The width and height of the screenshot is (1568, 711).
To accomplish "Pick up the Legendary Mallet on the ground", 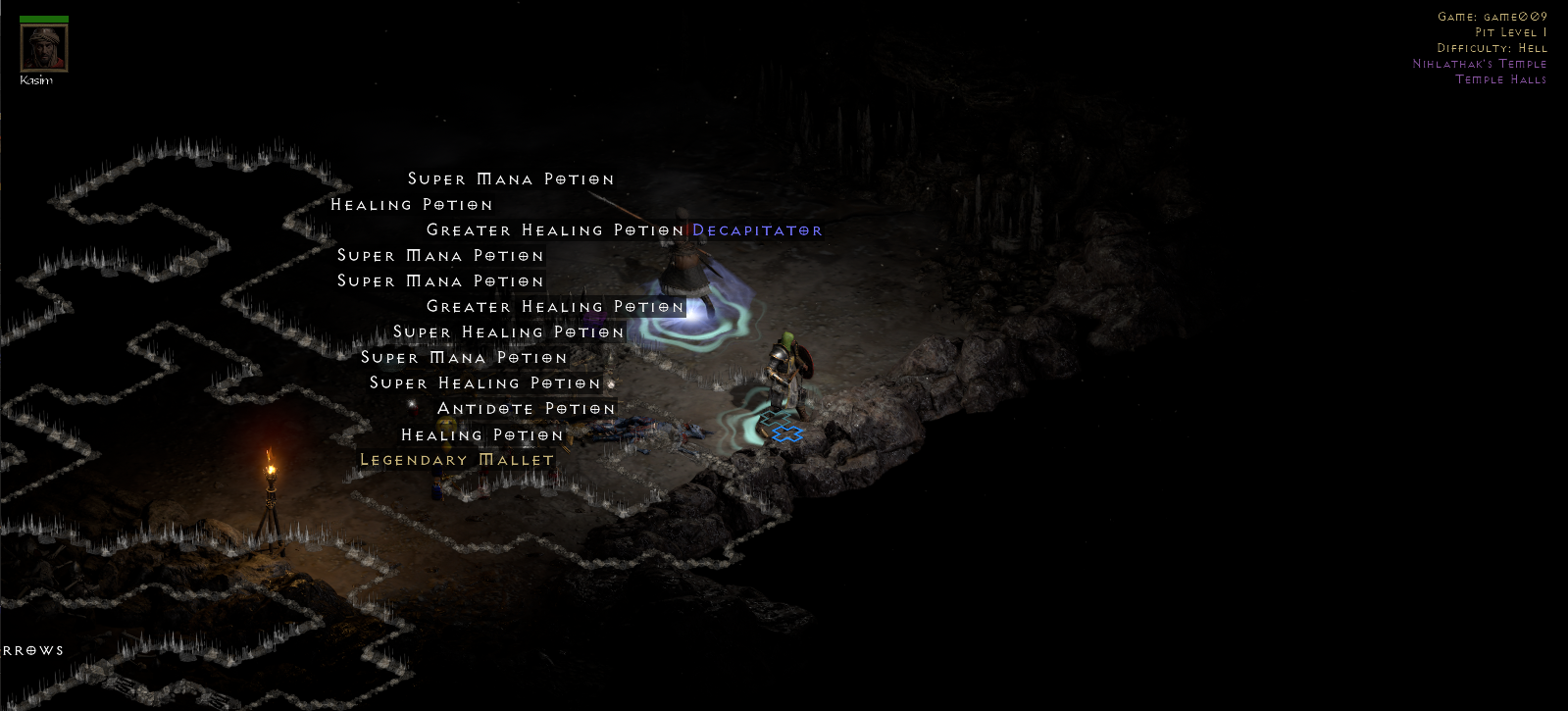I will (x=457, y=459).
